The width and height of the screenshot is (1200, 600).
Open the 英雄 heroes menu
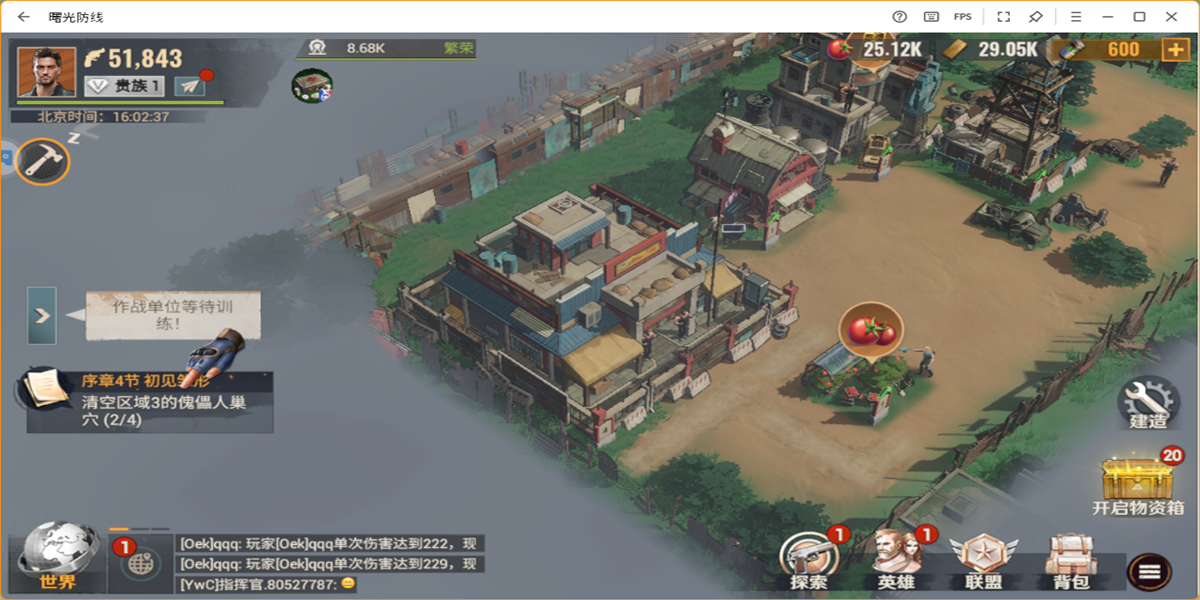896,560
